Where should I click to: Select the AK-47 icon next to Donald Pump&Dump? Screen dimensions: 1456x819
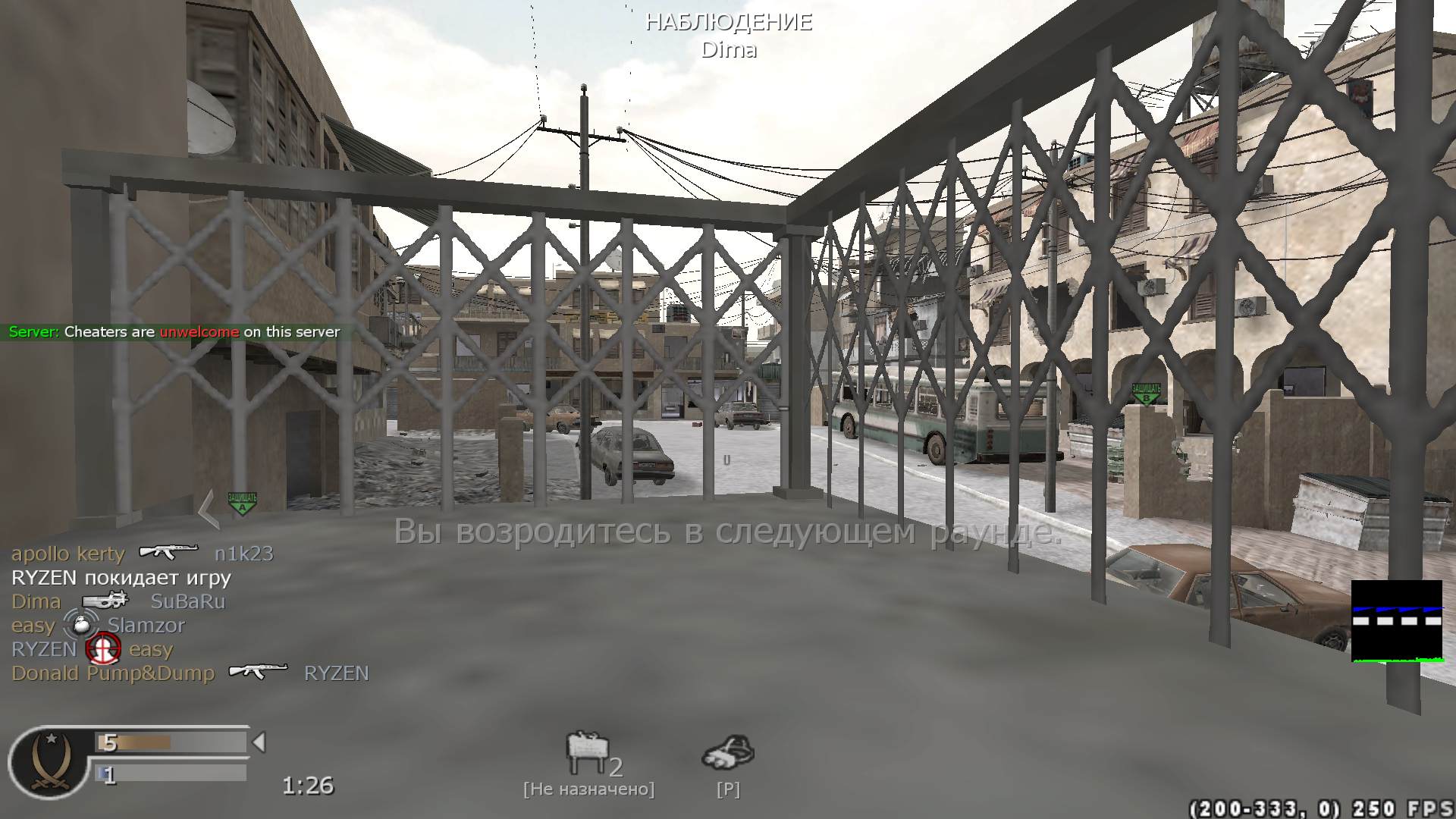tap(259, 671)
